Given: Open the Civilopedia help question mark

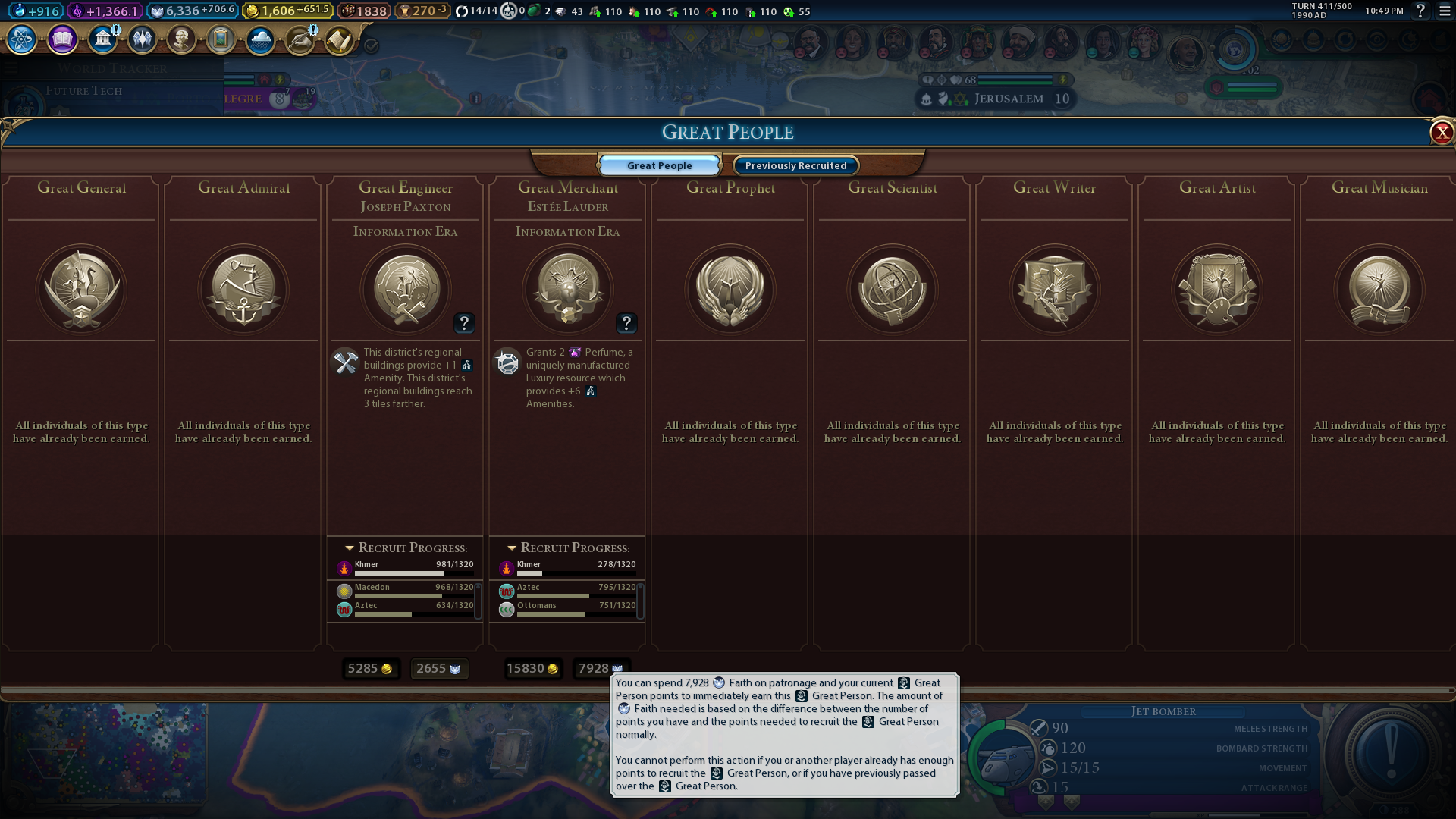Looking at the screenshot, I should pos(1420,11).
